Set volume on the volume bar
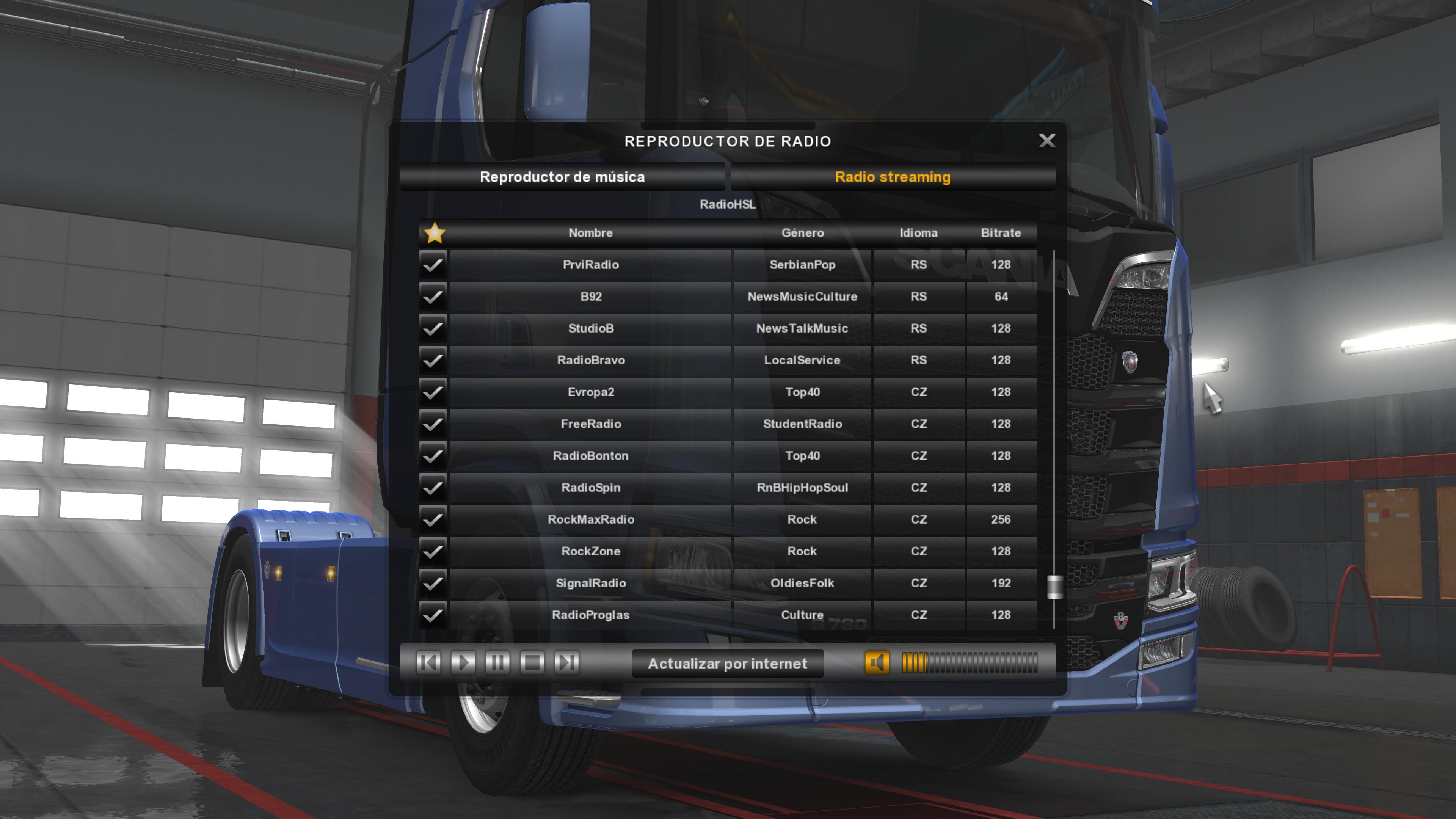This screenshot has height=819, width=1456. [x=970, y=662]
